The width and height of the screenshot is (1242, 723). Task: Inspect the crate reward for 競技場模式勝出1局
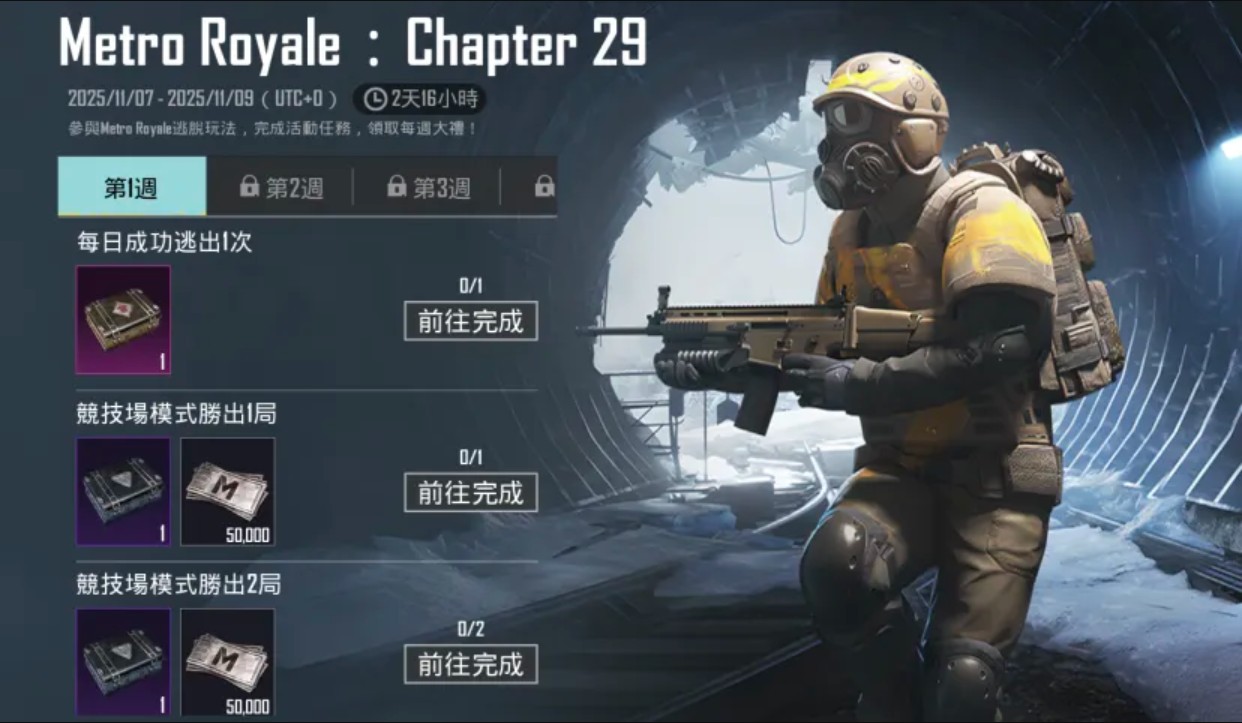(124, 492)
